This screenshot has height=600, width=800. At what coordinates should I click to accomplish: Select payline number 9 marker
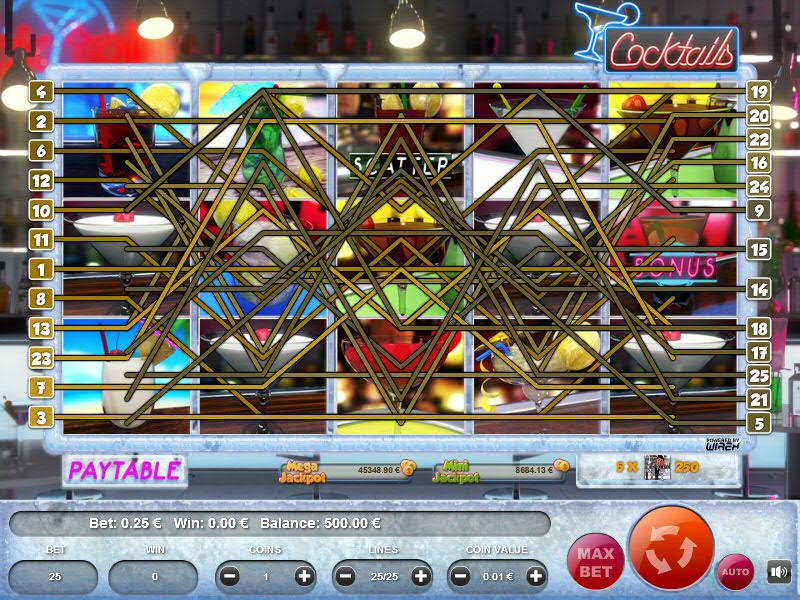758,211
